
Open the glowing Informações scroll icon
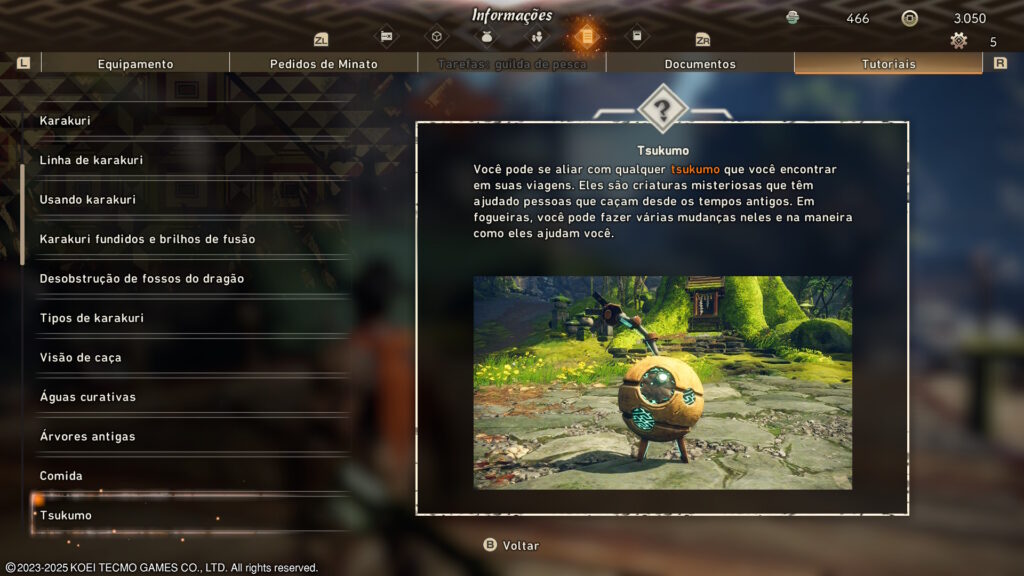click(587, 37)
